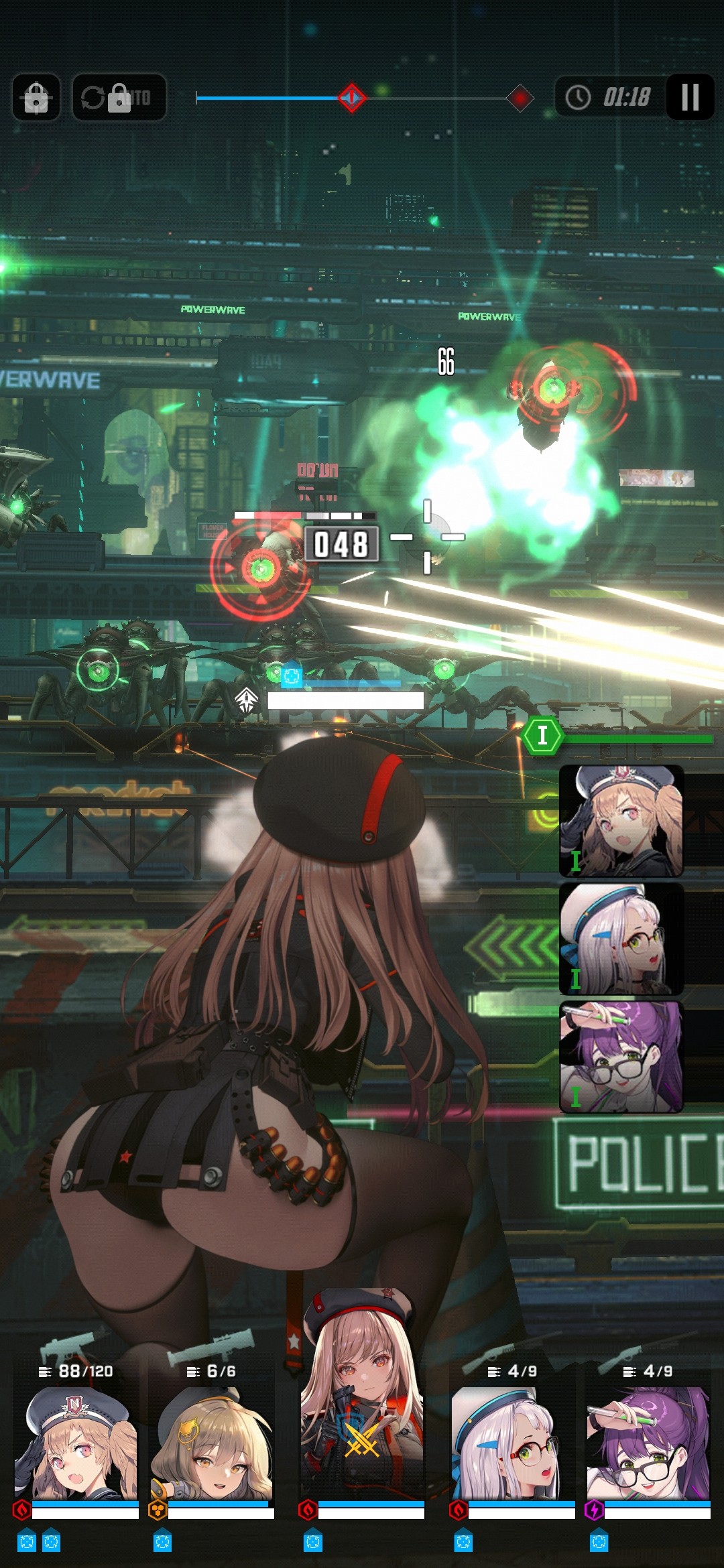Image resolution: width=724 pixels, height=1568 pixels.
Task: Toggle the locked AUTO burst button
Action: pos(119,98)
